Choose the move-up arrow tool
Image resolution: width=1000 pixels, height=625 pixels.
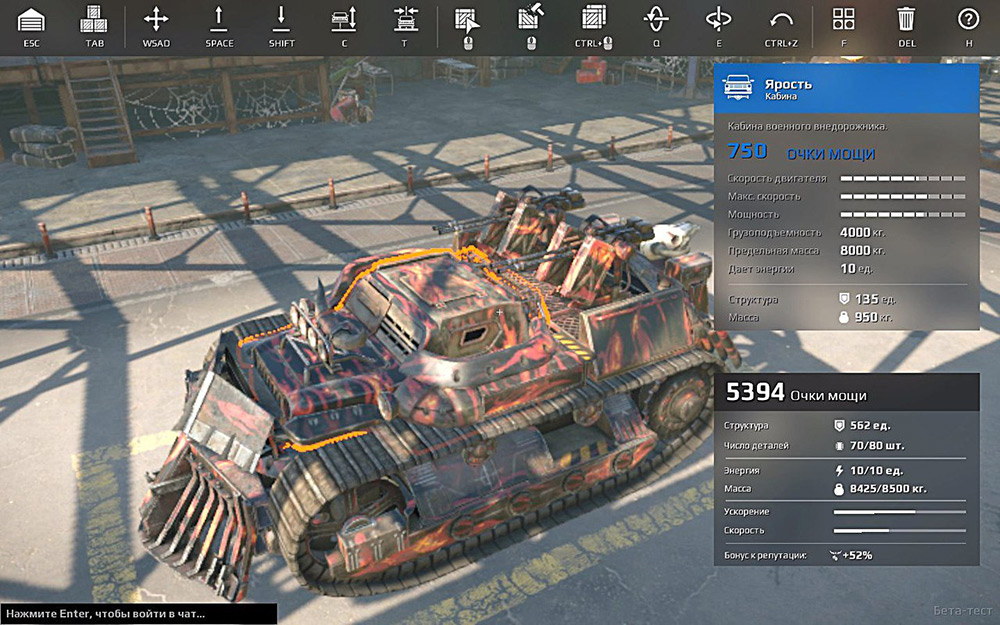(x=219, y=19)
